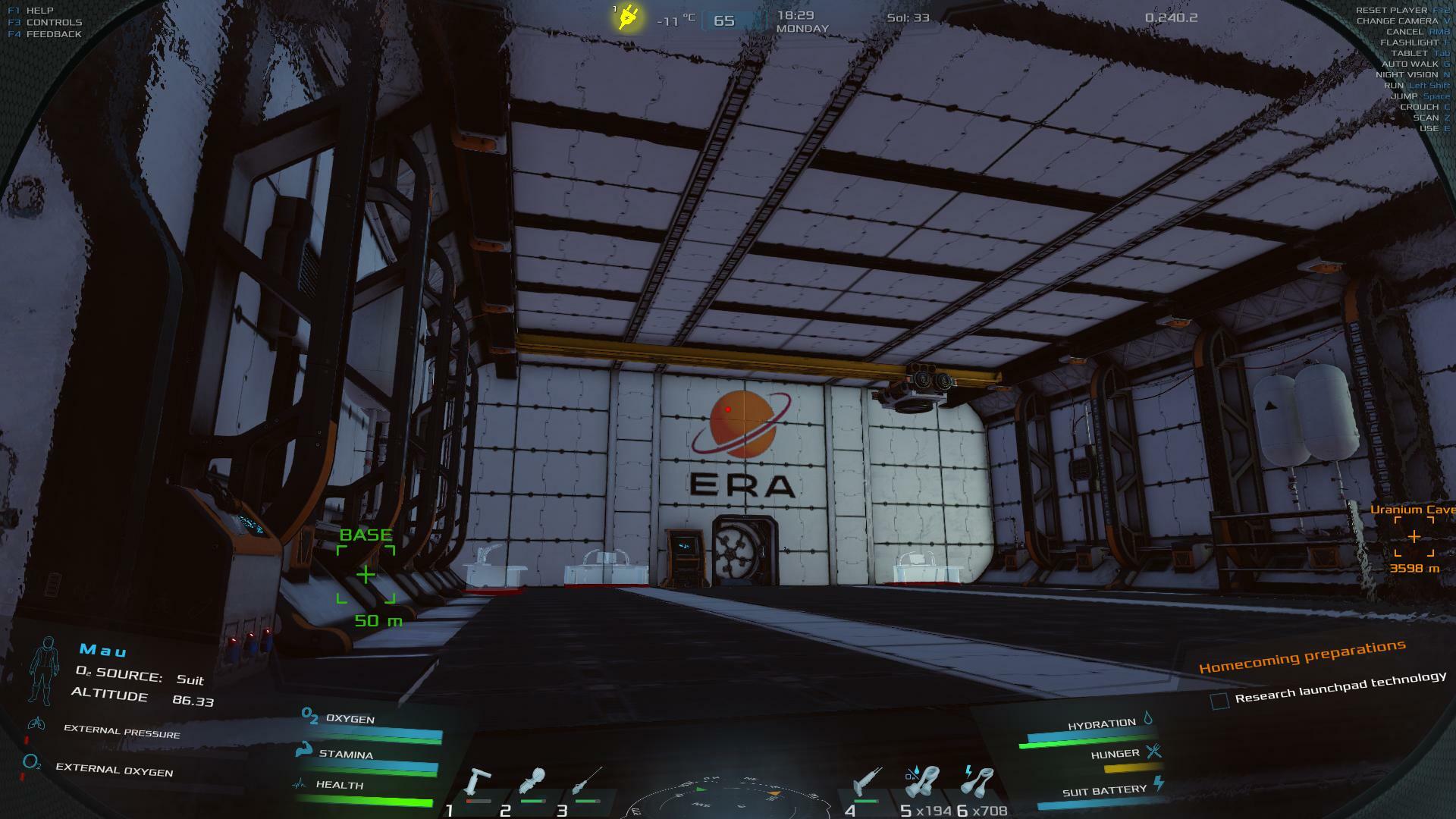Select the Uranium Cave waypoint marker
This screenshot has width=1456, height=819.
(x=1414, y=537)
